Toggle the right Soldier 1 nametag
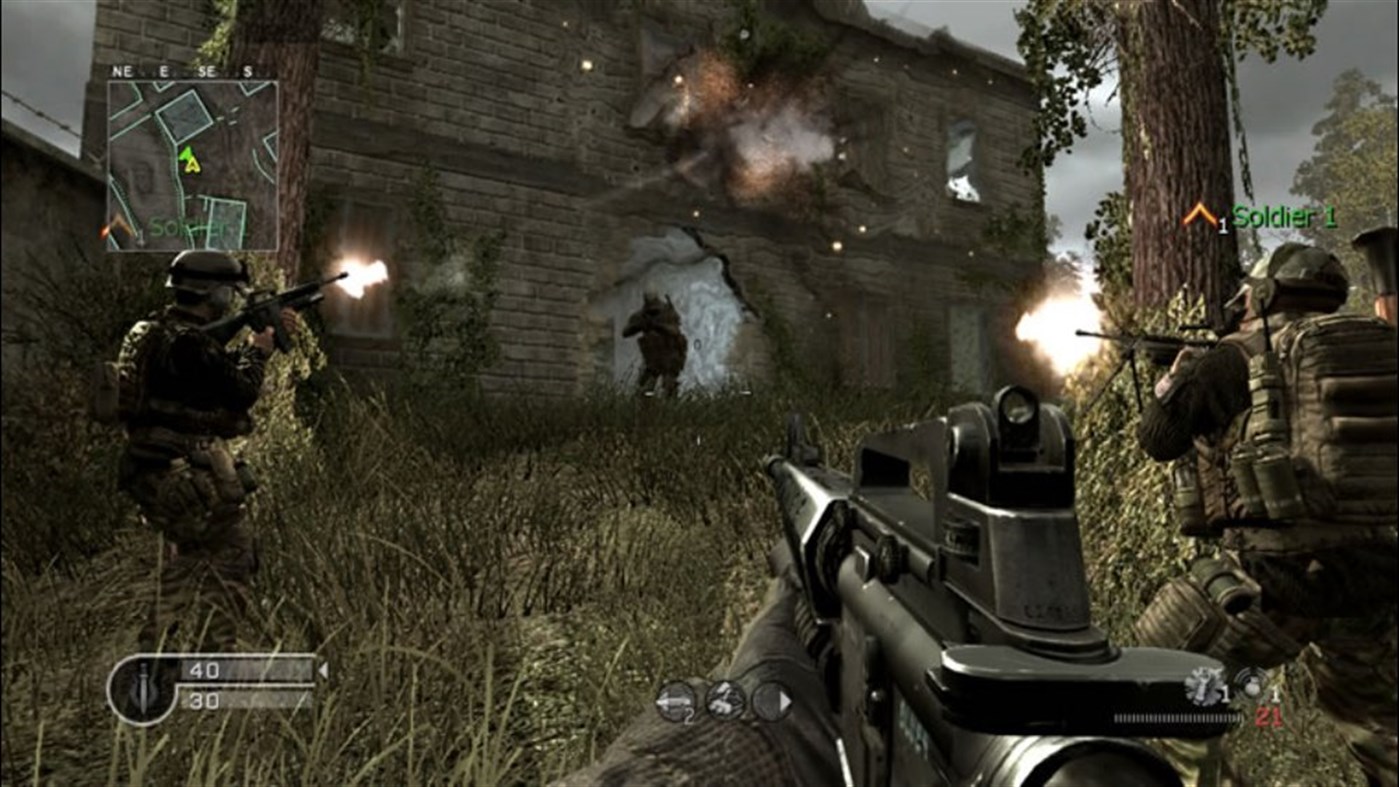The image size is (1399, 787). click(1283, 215)
